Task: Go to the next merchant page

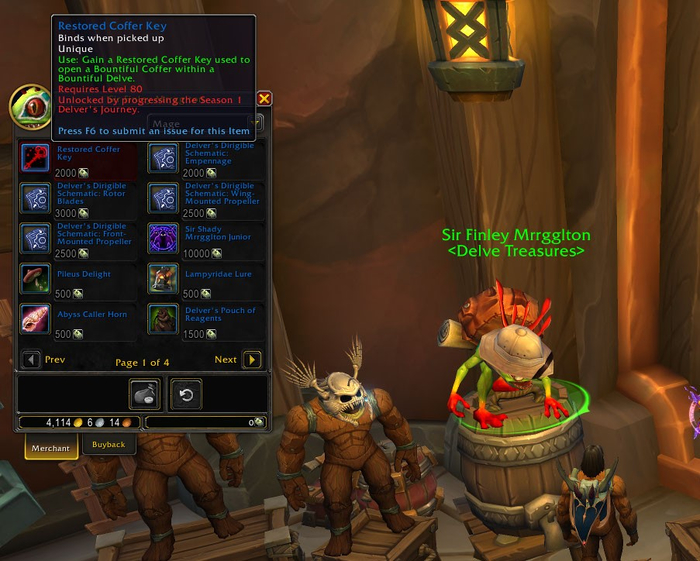Action: point(252,360)
